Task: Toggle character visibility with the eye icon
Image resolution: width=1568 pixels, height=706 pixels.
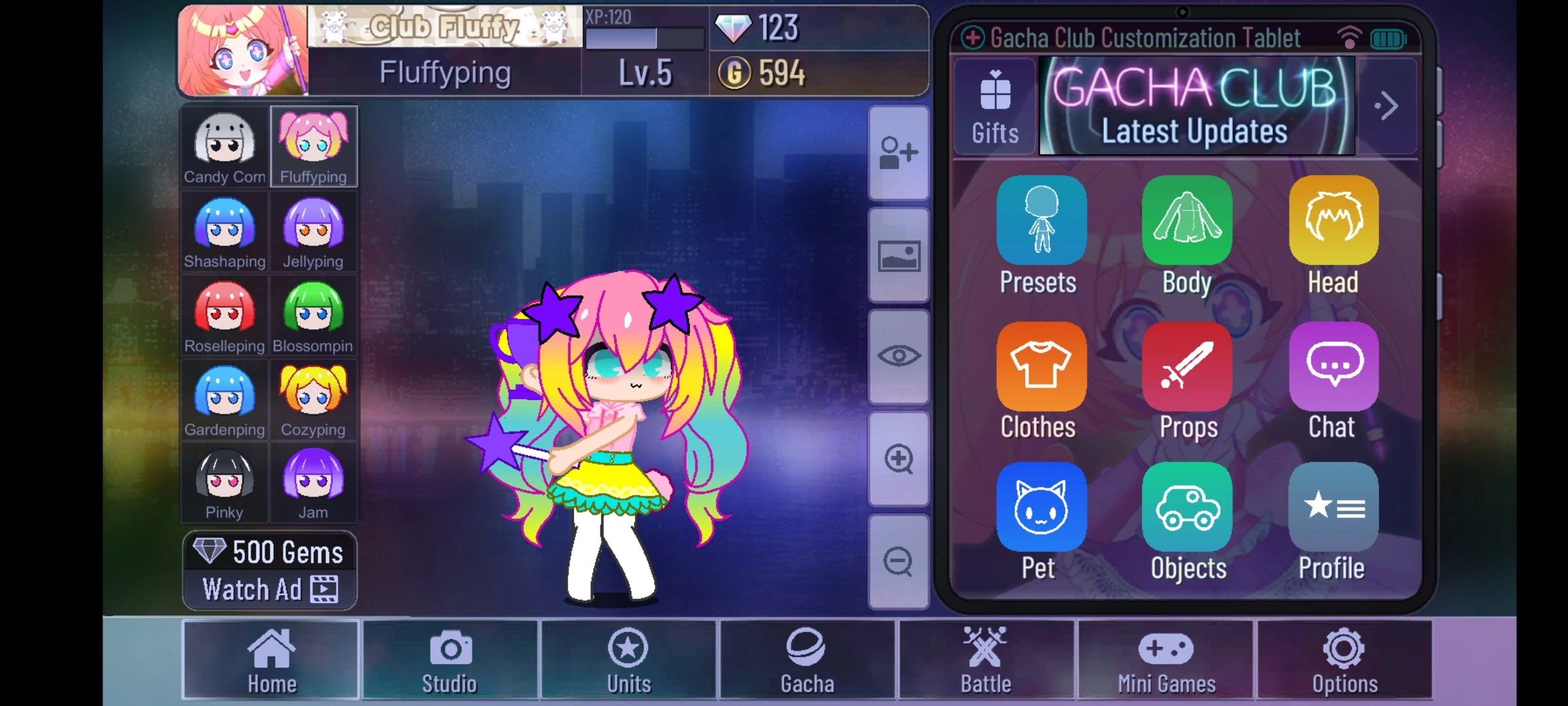Action: coord(898,356)
